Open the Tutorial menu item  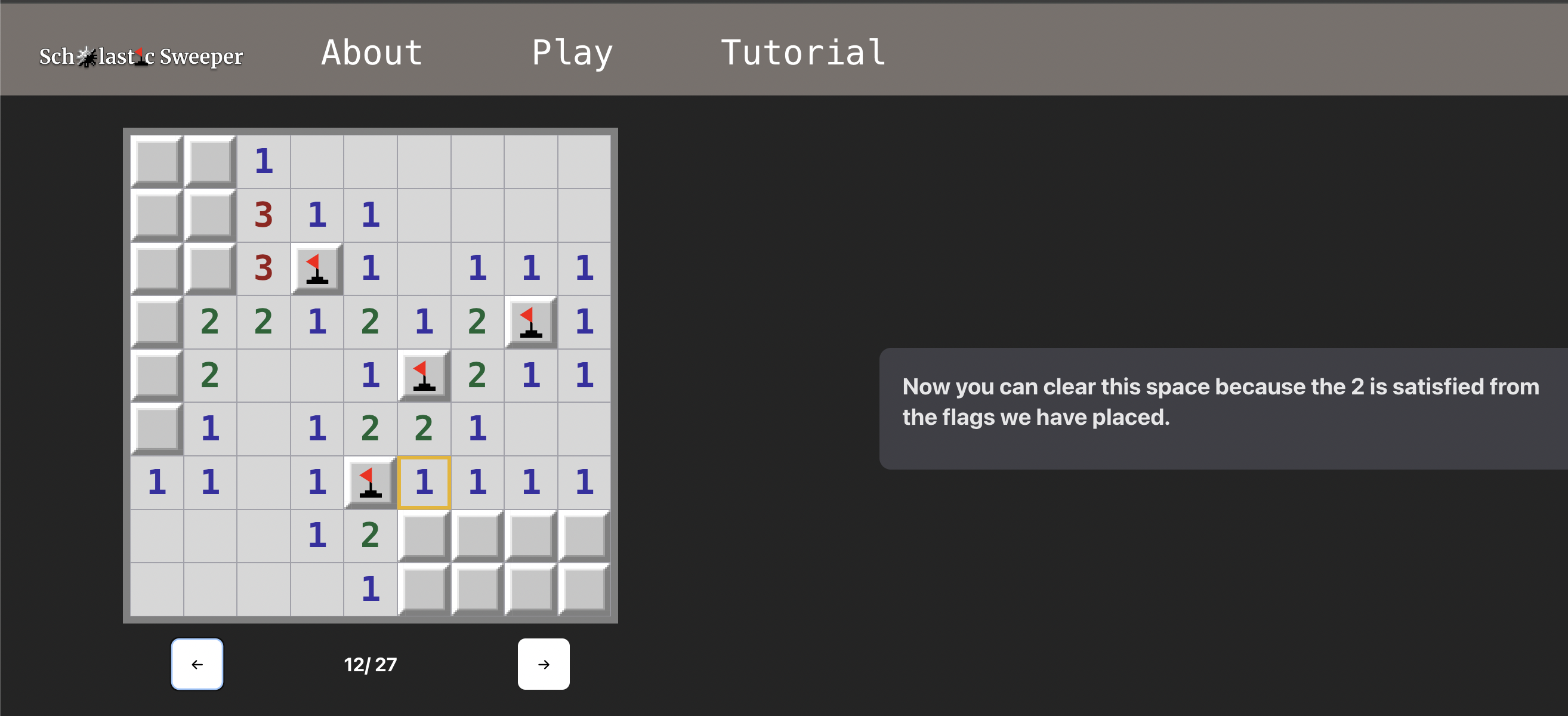point(804,54)
